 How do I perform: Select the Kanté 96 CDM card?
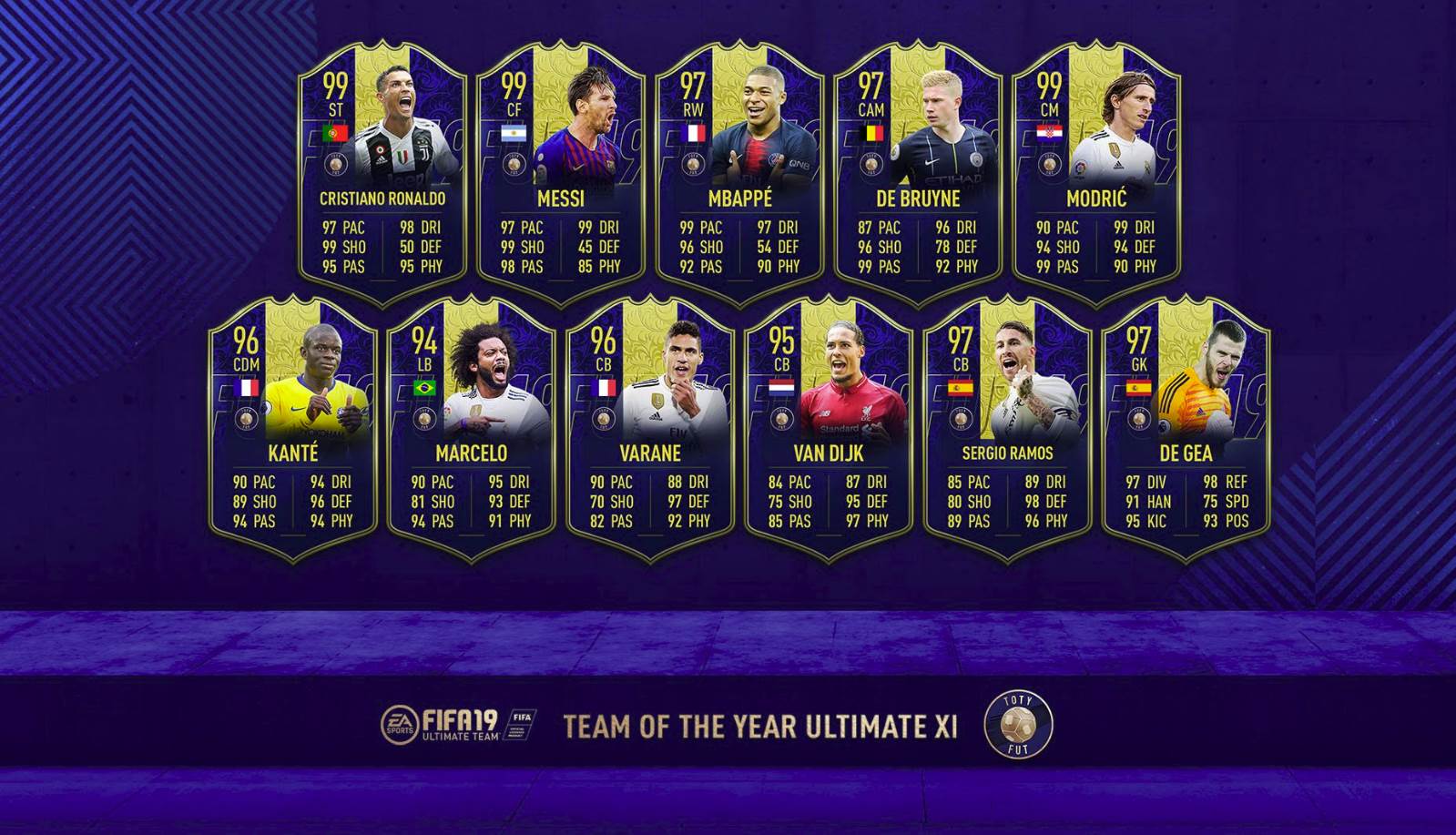point(293,428)
